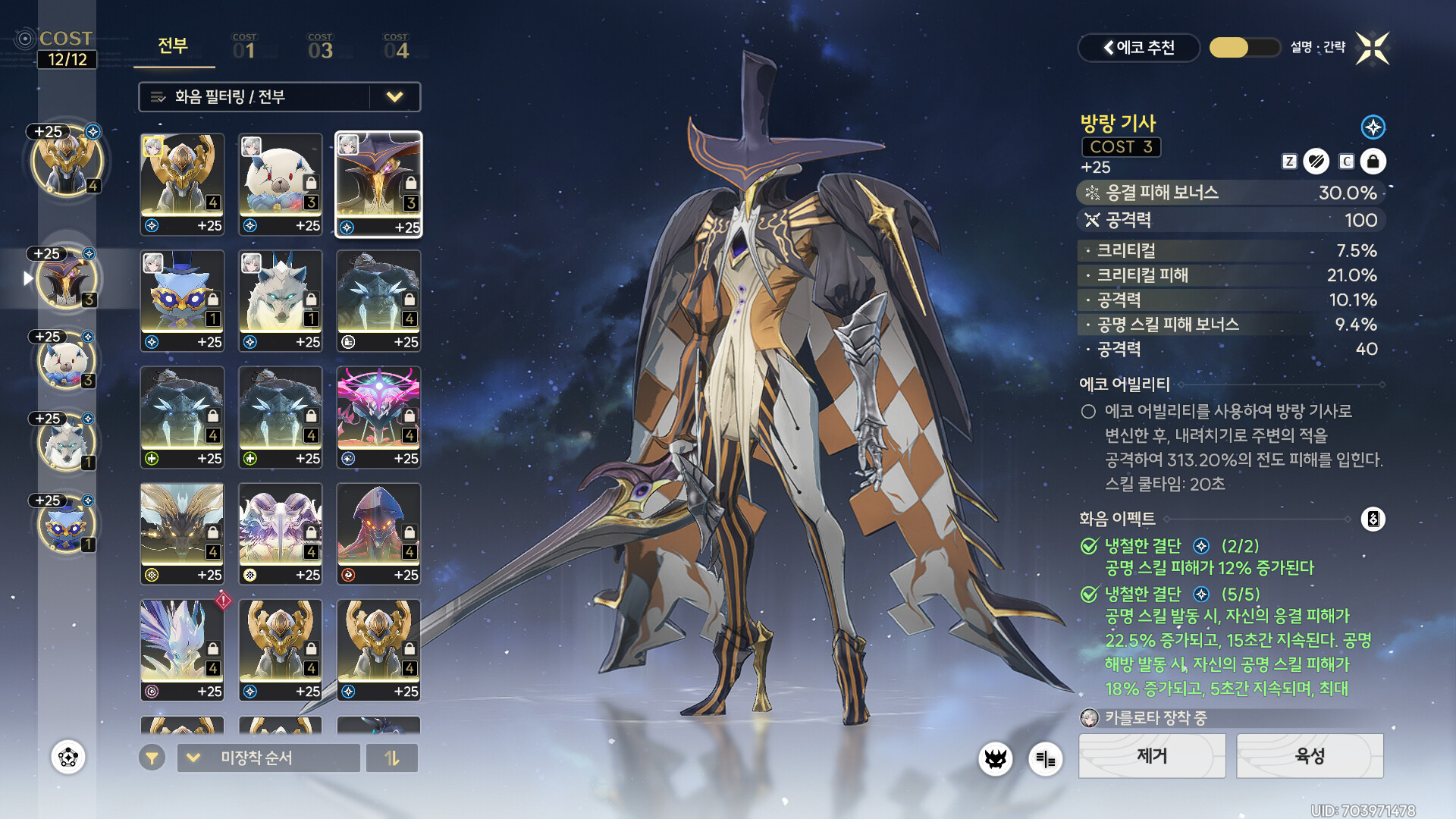
Task: Toggle the discard mark icon beside lock
Action: point(1316,162)
